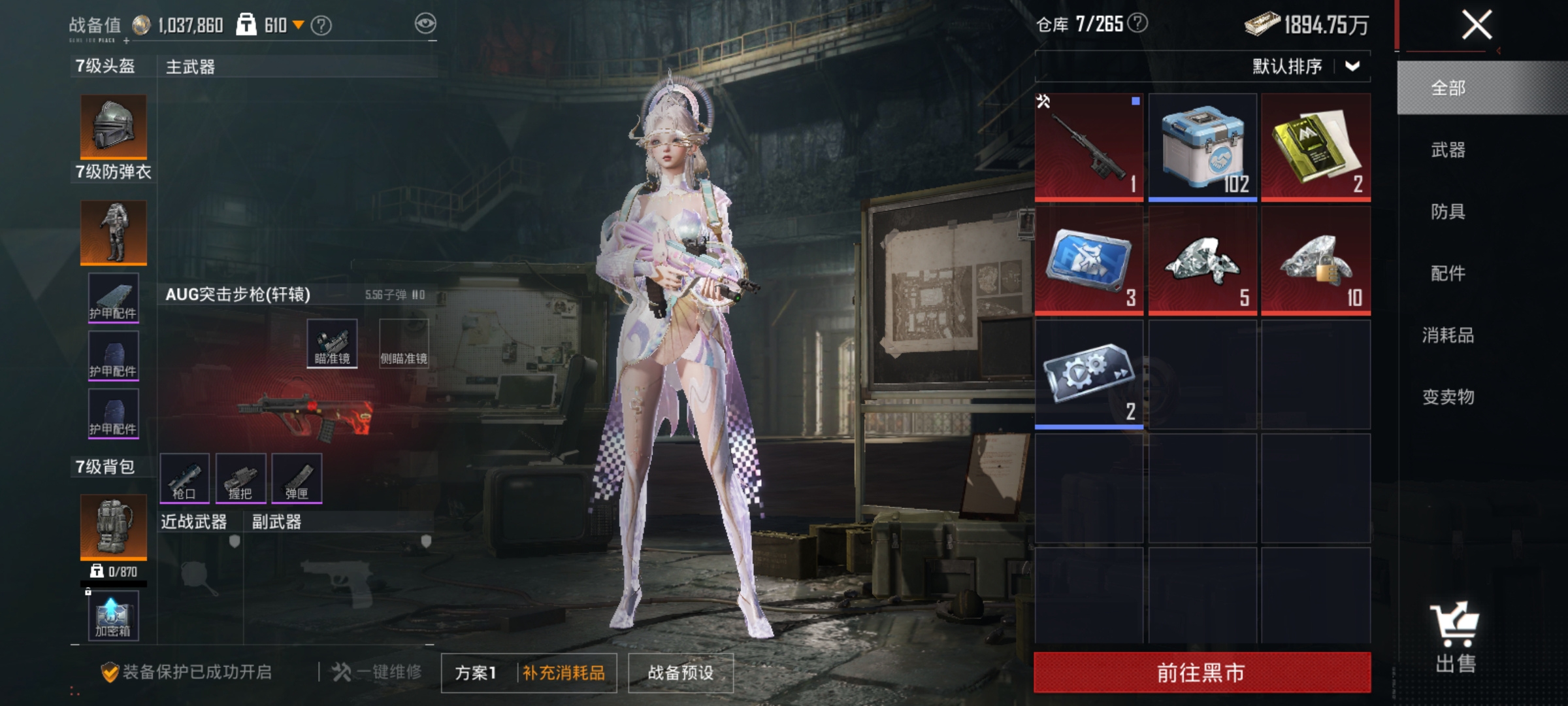Expand the dropdown arrow next to 610
Screen dimensions: 1568x706
[300, 23]
